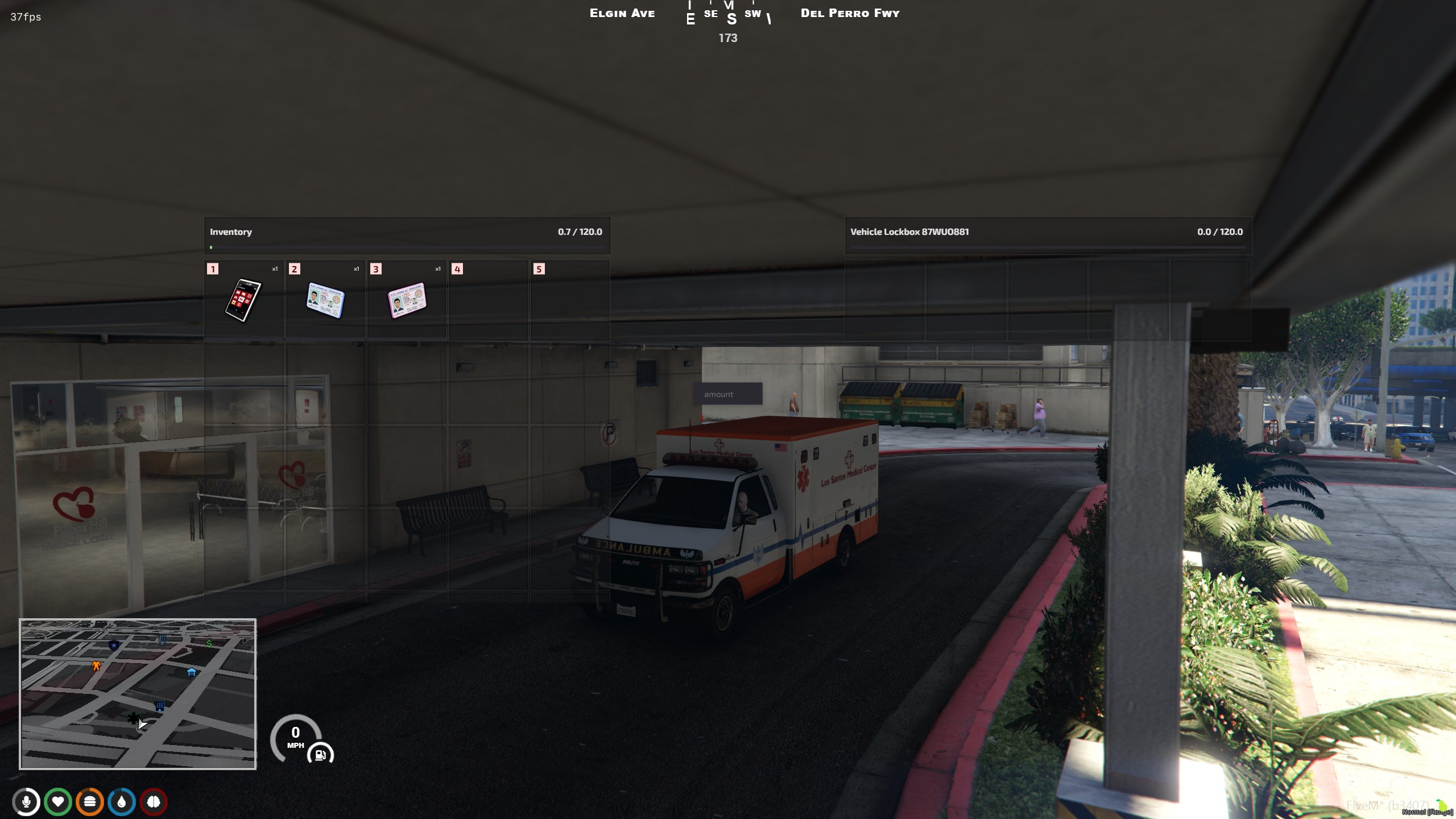Click the orange hunger burger icon
The width and height of the screenshot is (1456, 819).
coord(90,803)
